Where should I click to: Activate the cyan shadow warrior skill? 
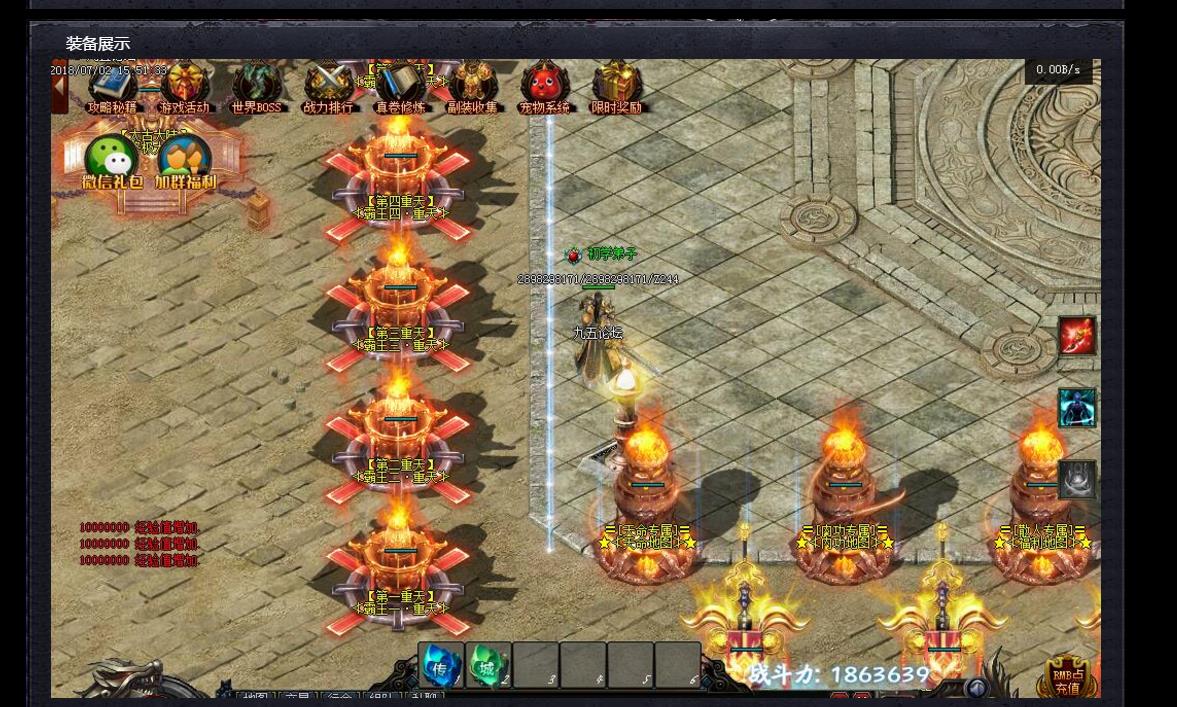(1077, 408)
